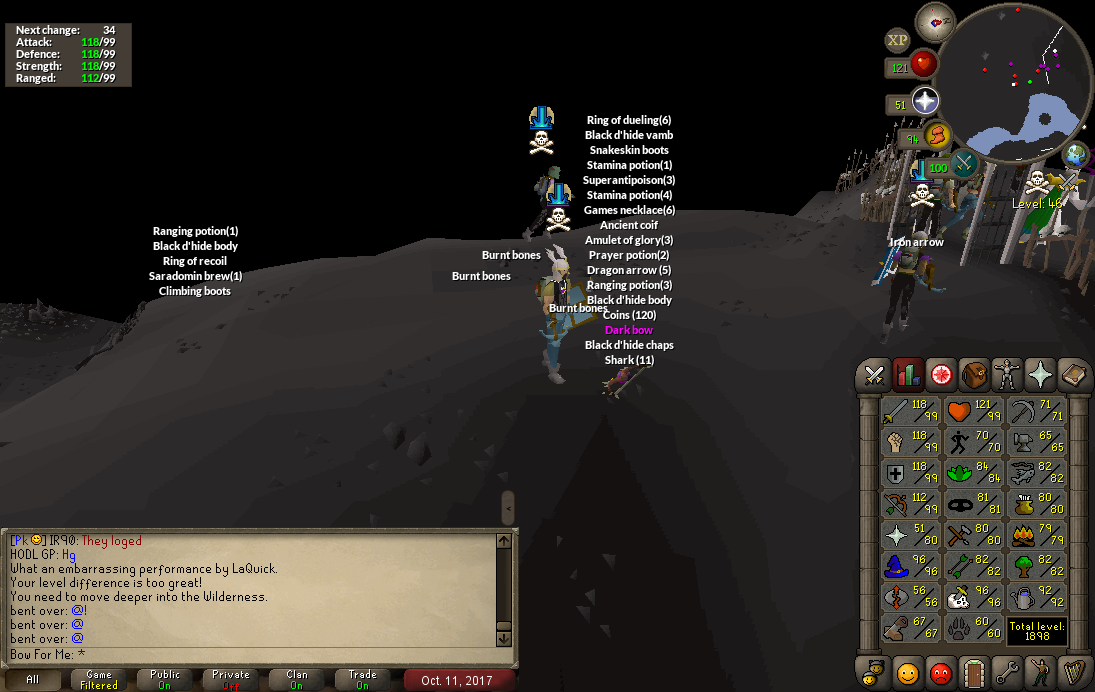The image size is (1095, 692).
Task: Toggle the run energy orb
Action: coord(937,136)
